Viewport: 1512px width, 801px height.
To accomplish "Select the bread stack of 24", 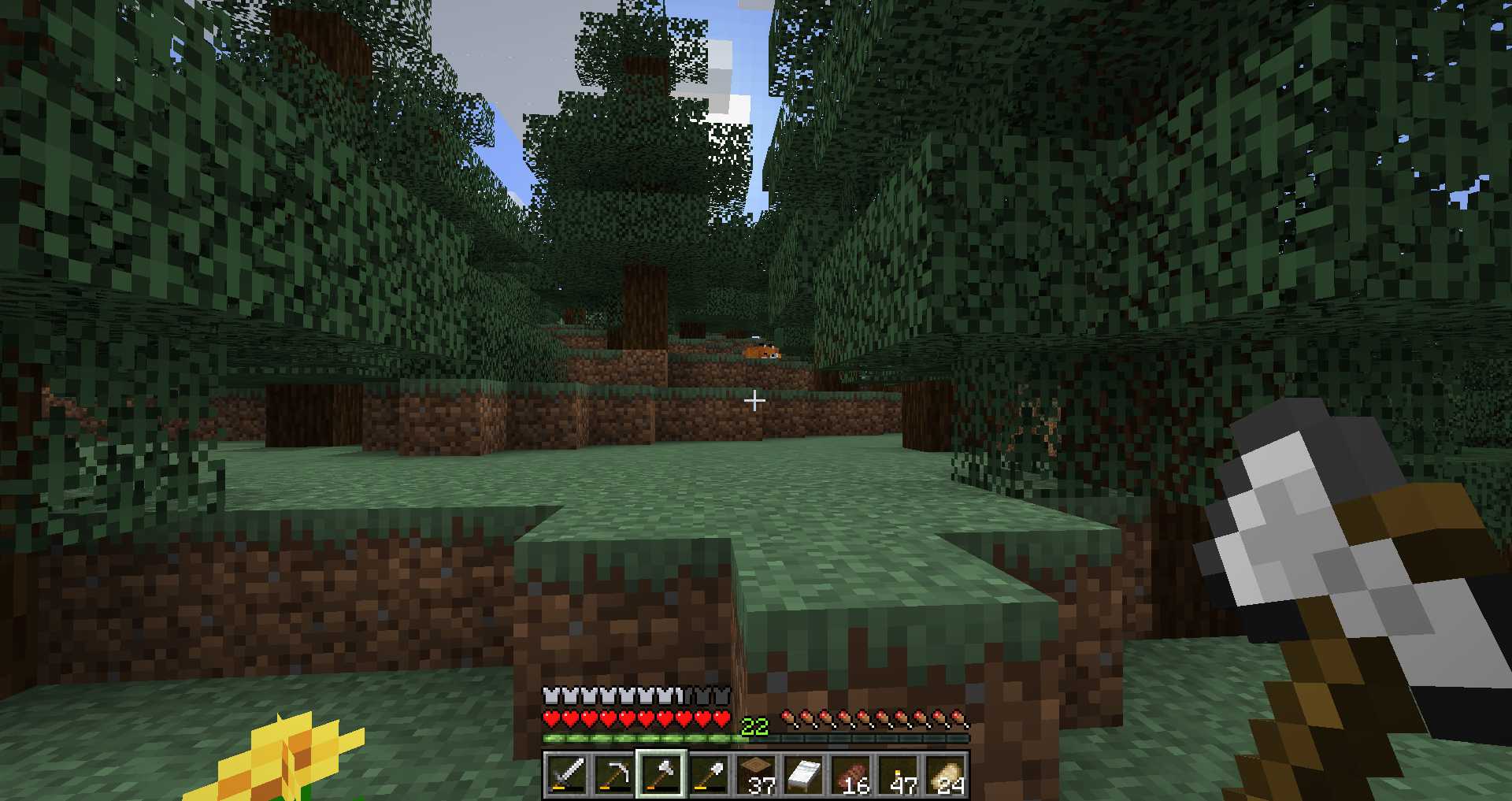I will [946, 774].
